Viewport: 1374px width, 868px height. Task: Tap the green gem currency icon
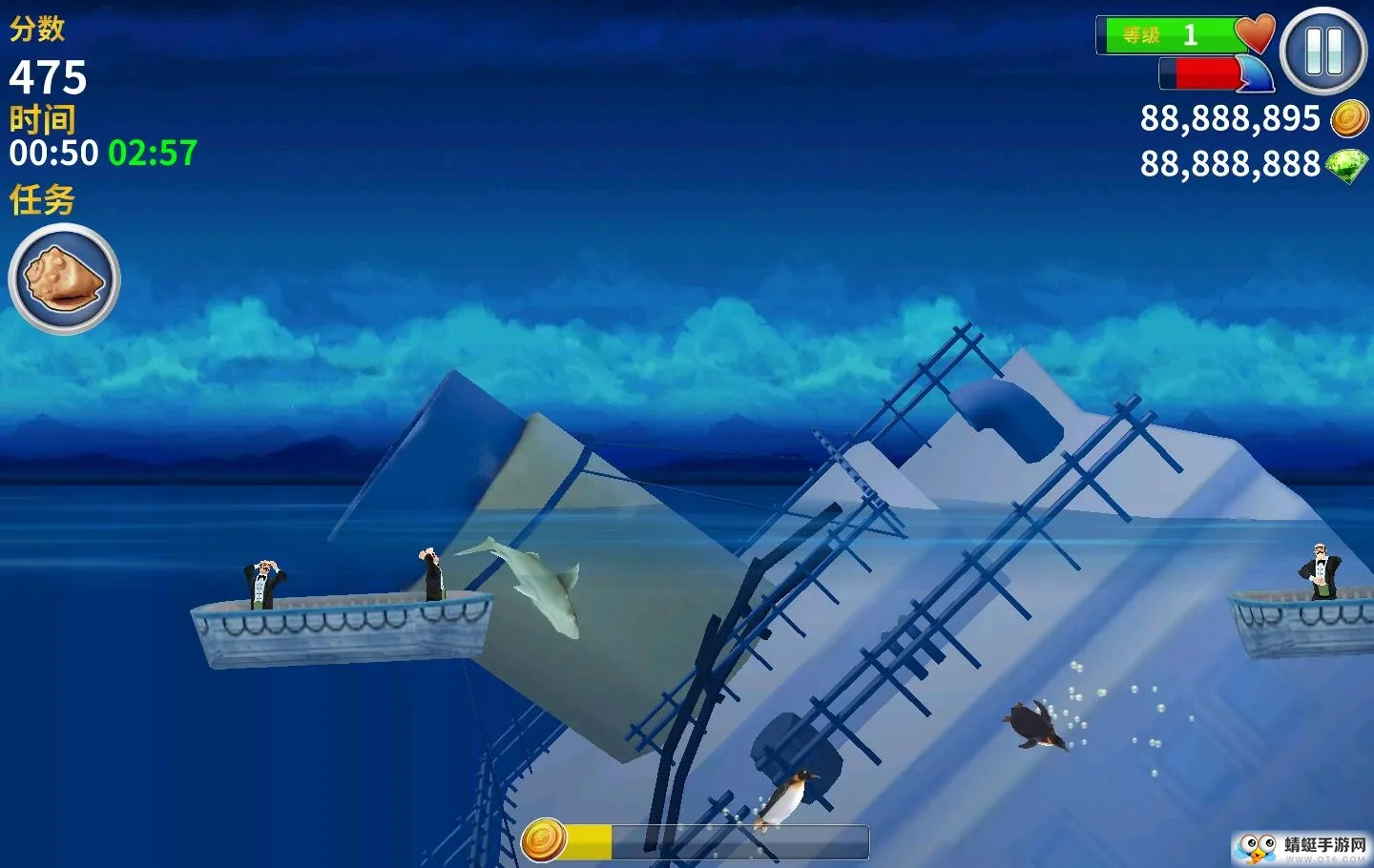tap(1347, 165)
